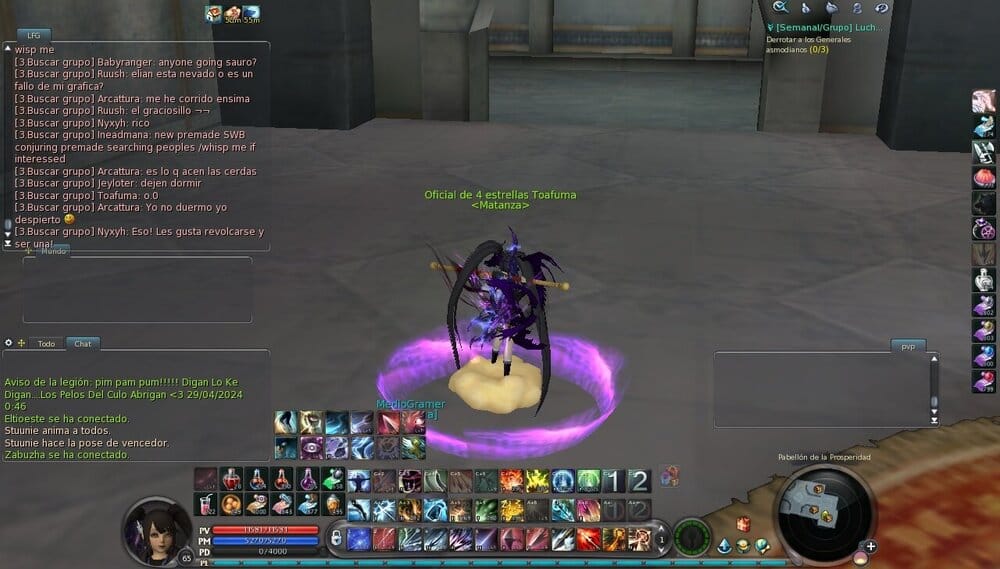Open the Semanal/Grupo quest tracker entry
Image resolution: width=1000 pixels, height=569 pixels.
pyautogui.click(x=824, y=28)
